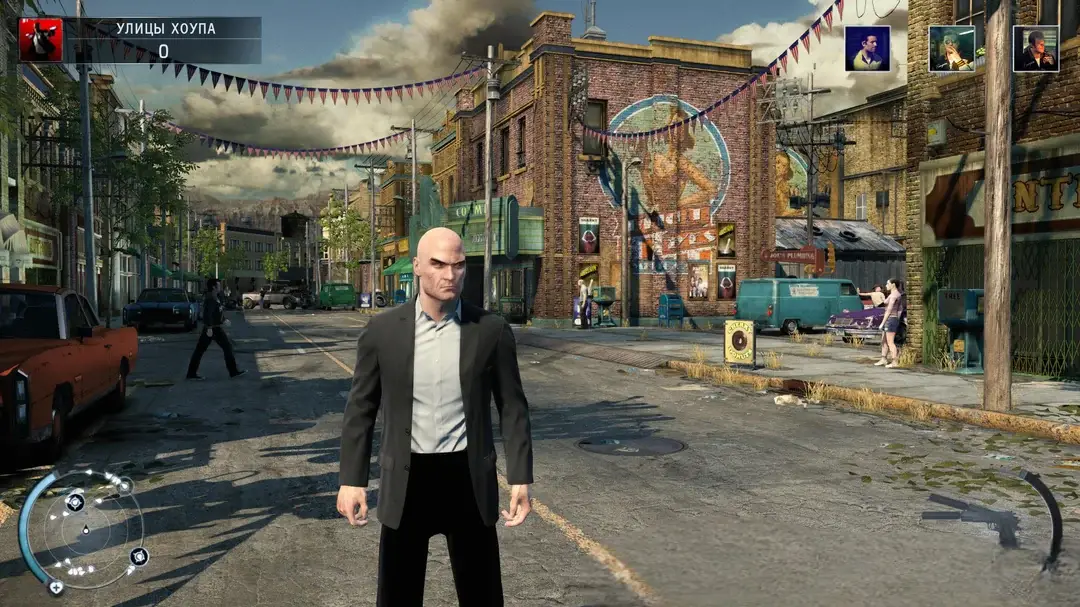Select the target portrait with yellow-collared jacket

pos(867,48)
